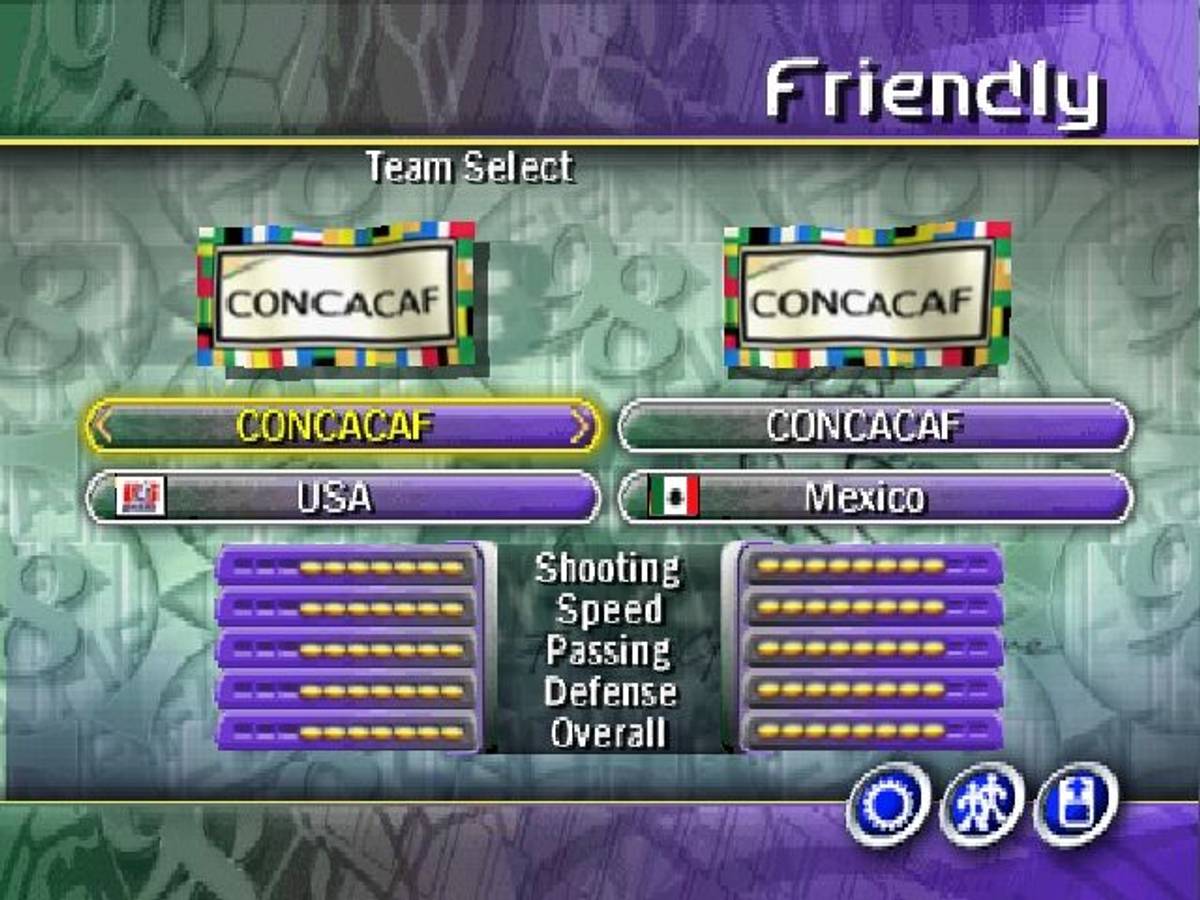Click the CONCACAF logo above Mexico
The height and width of the screenshot is (900, 1200).
point(867,295)
